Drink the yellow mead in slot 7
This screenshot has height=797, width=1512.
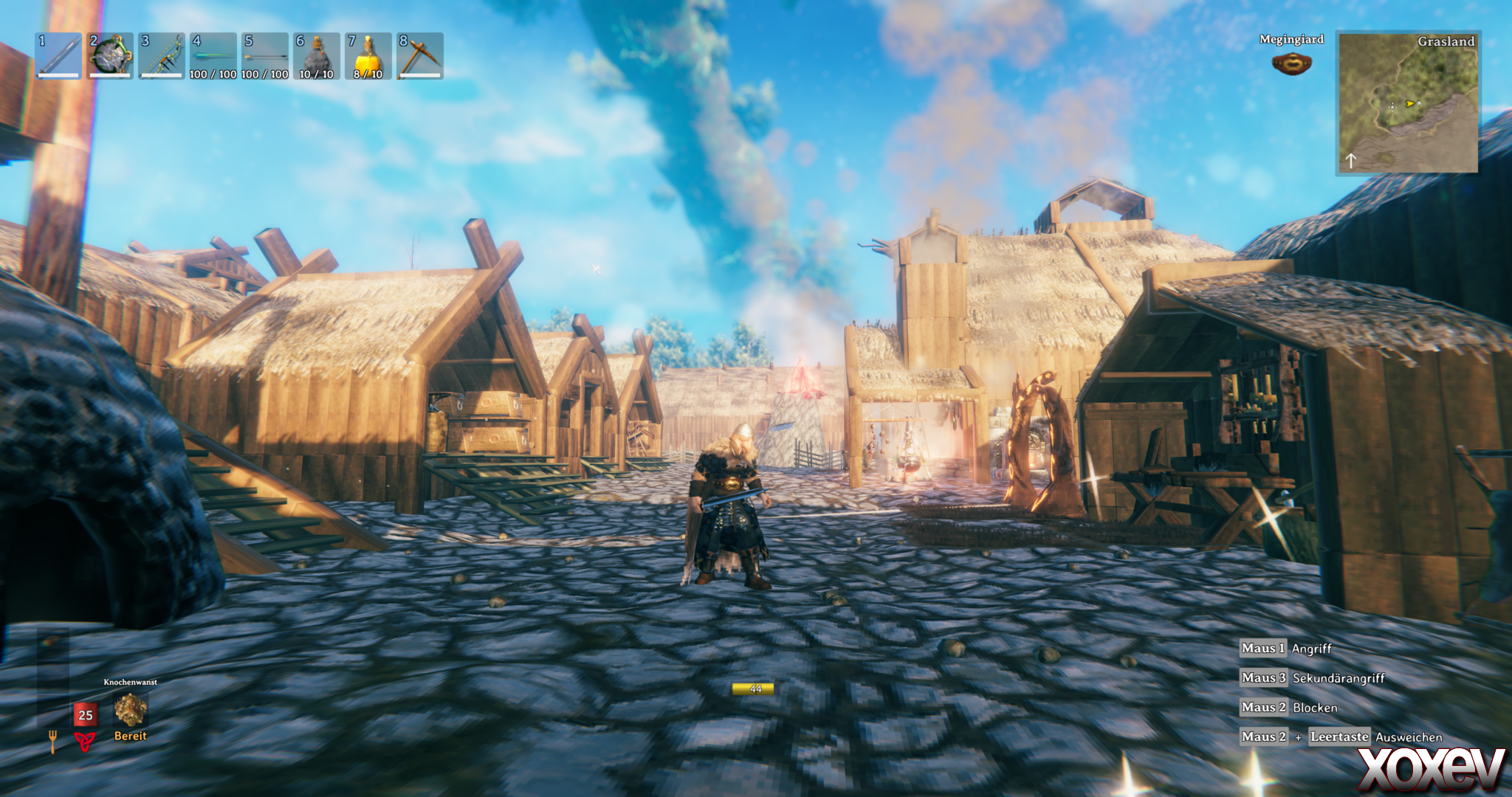(x=368, y=56)
